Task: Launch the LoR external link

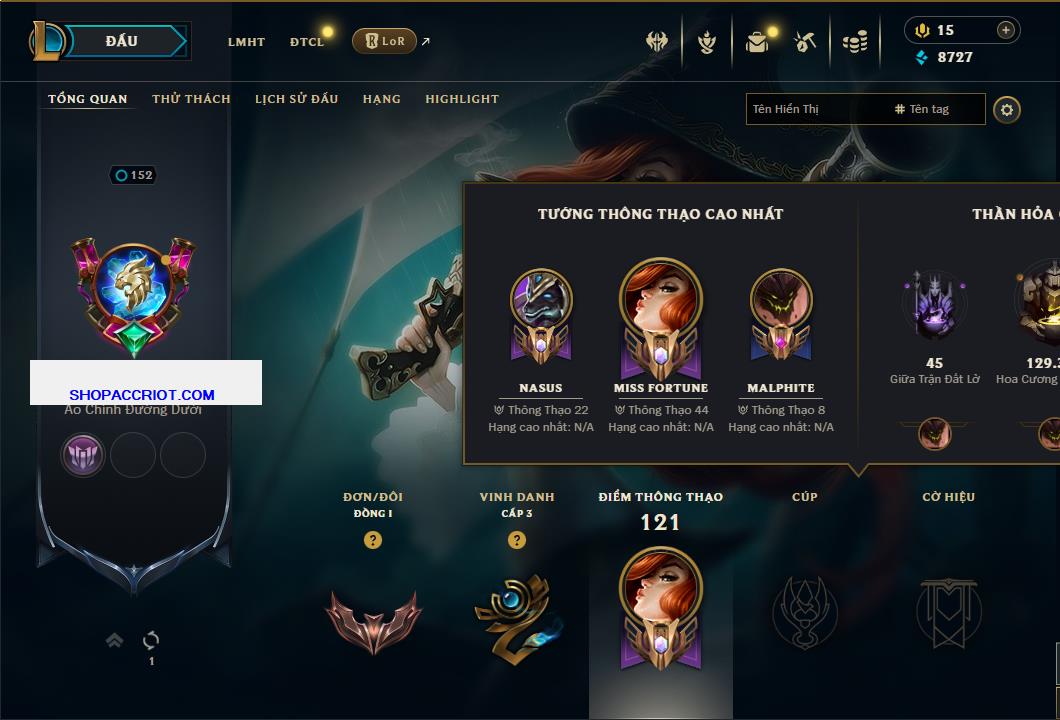Action: [x=385, y=41]
